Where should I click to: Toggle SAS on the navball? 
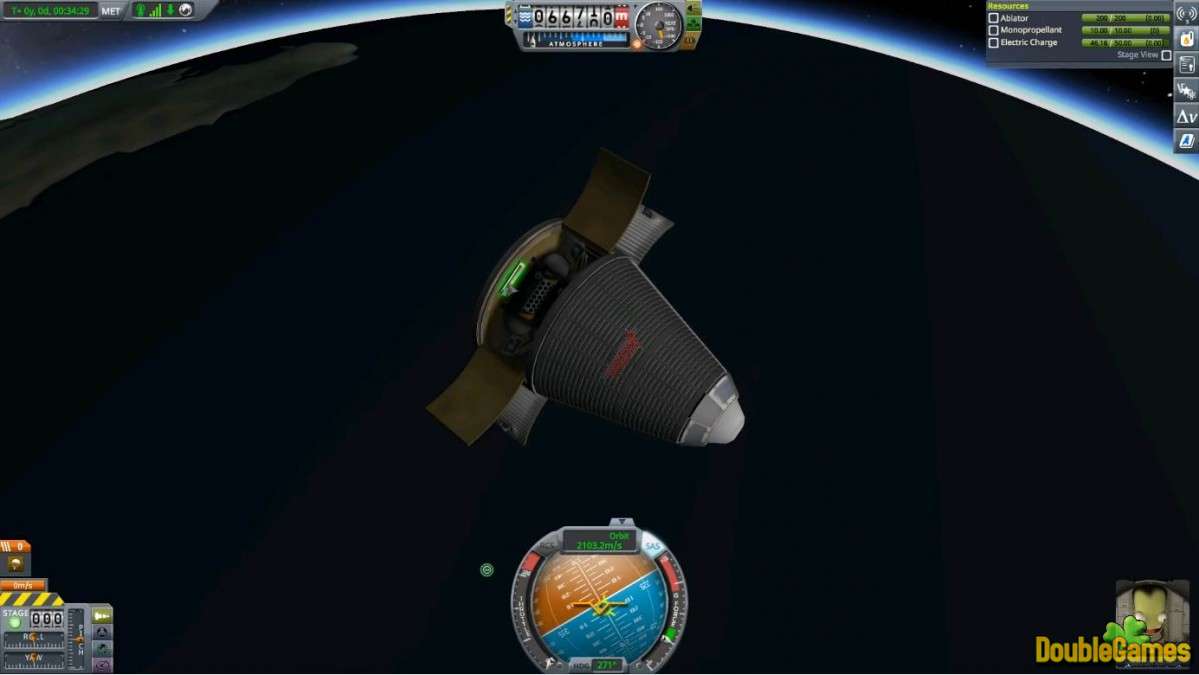click(x=653, y=546)
